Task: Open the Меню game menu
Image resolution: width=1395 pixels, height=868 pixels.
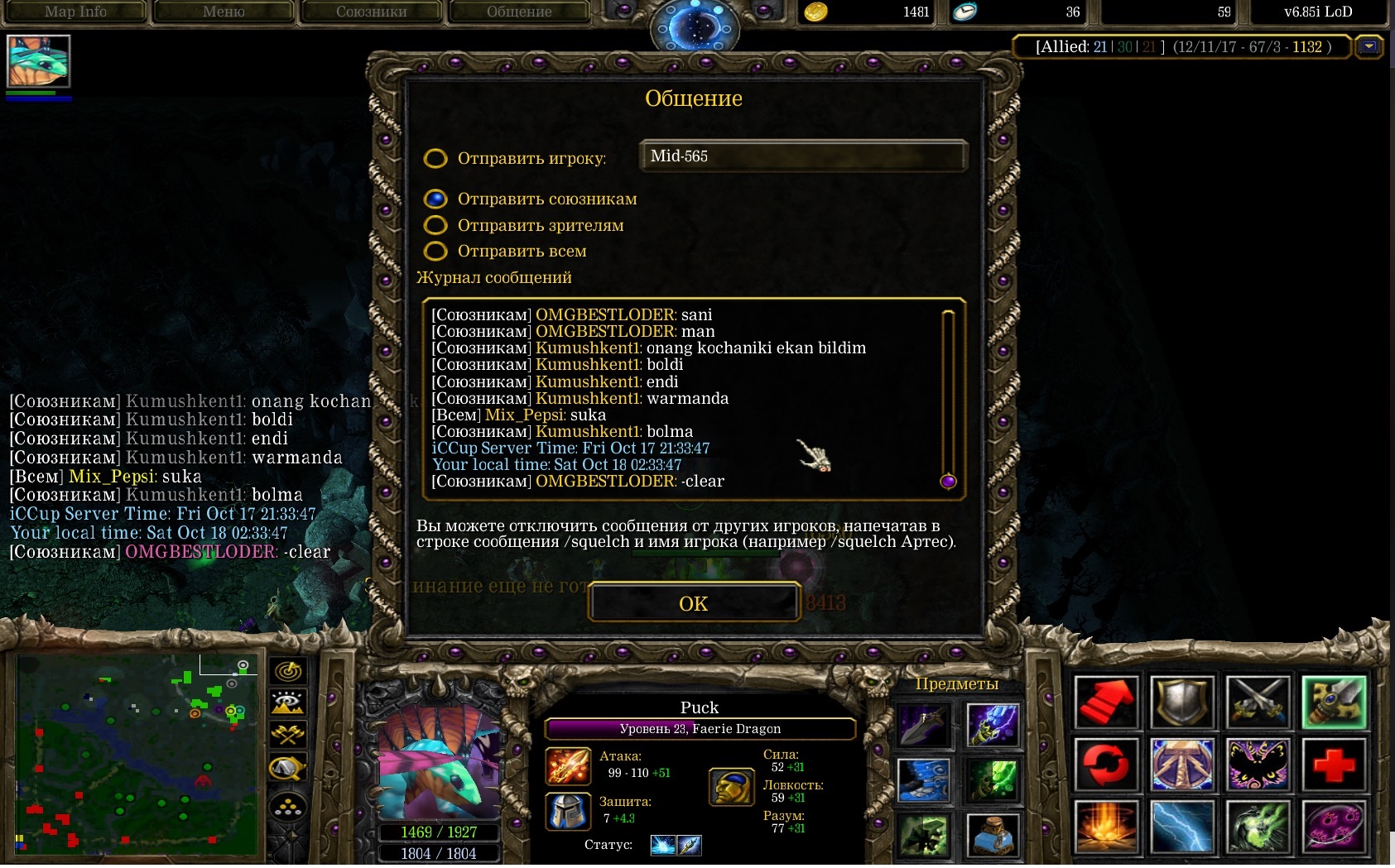Action: tap(224, 12)
